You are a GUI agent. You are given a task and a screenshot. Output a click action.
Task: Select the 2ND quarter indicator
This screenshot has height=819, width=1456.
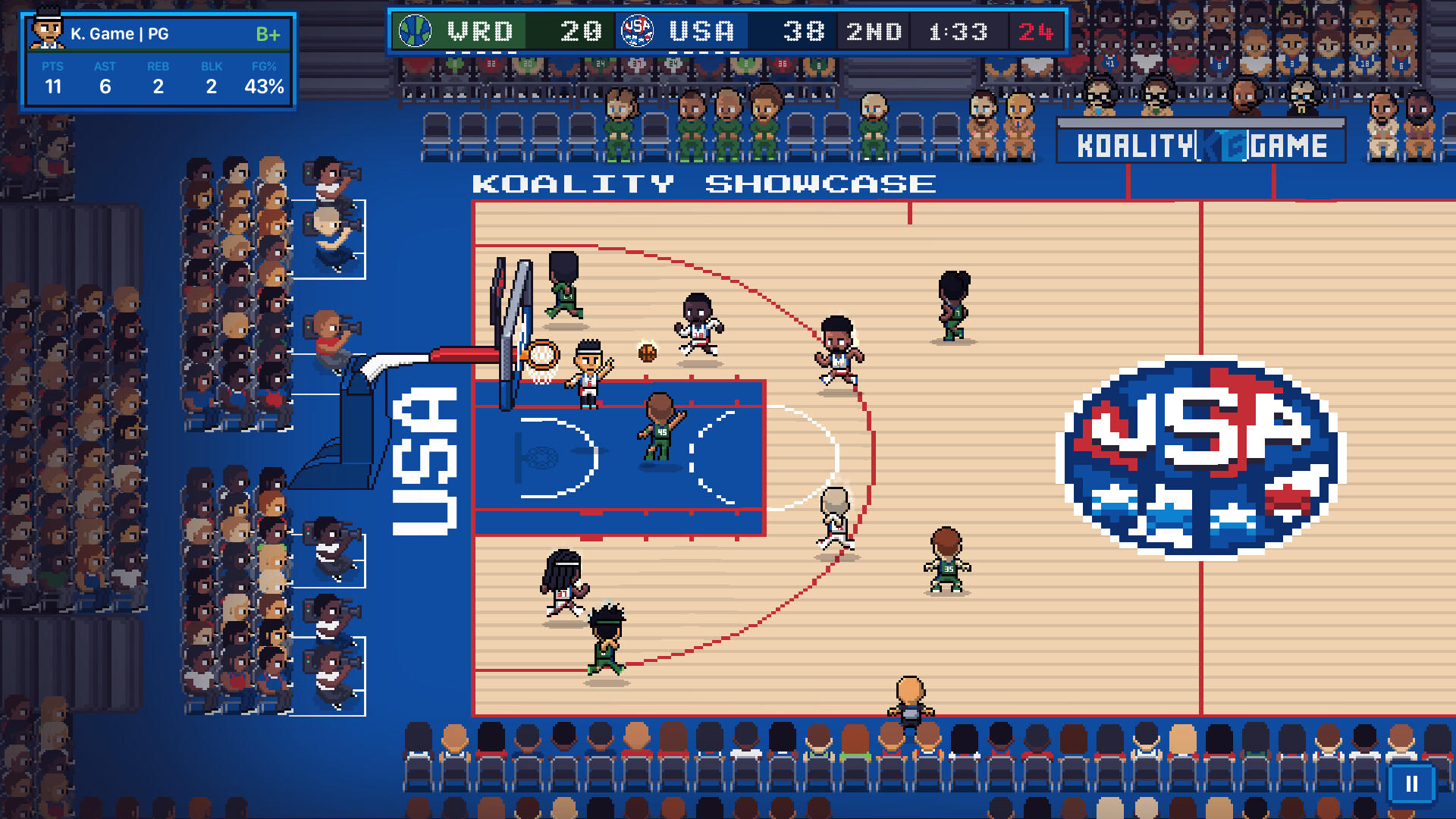click(x=874, y=30)
